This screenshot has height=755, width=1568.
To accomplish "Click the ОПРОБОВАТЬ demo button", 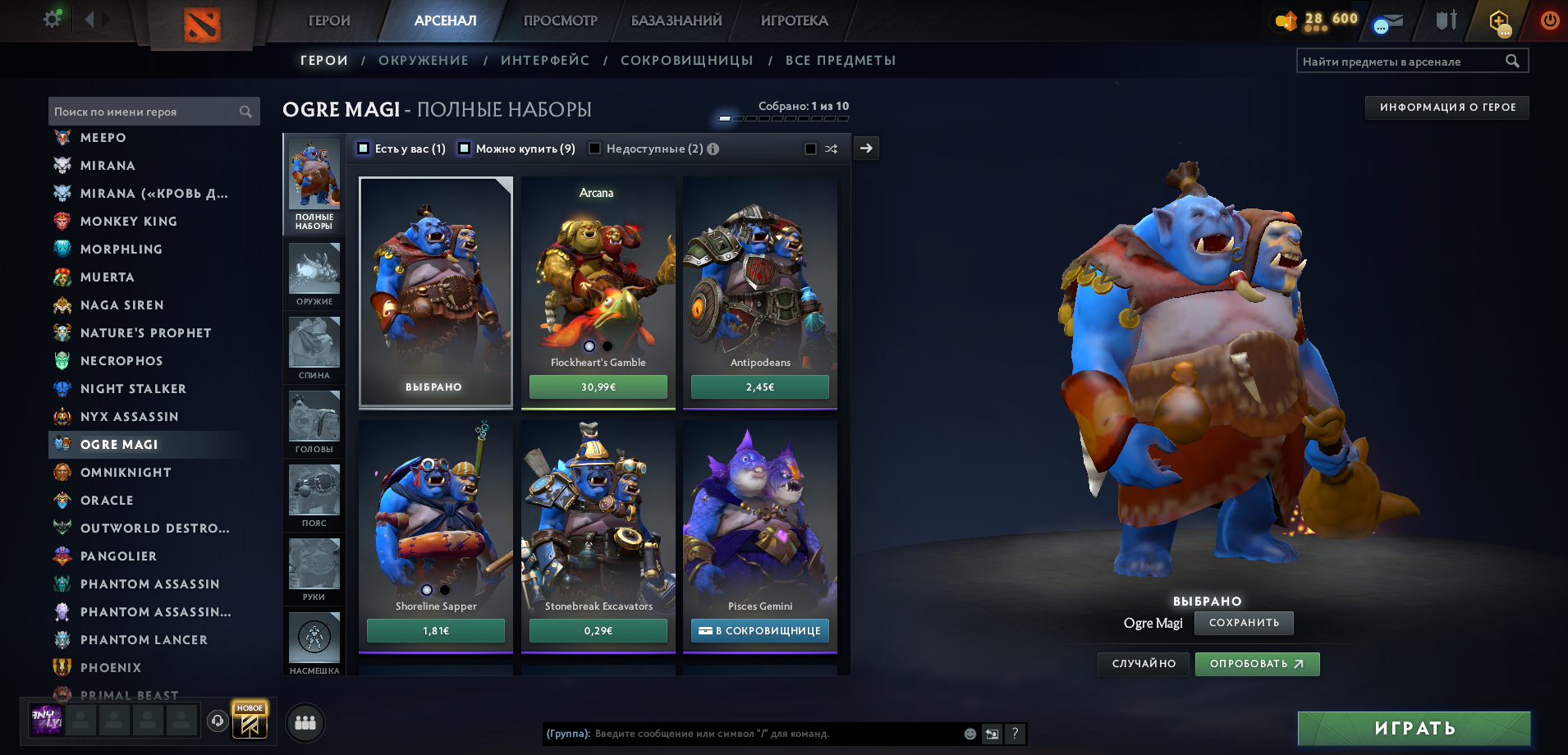I will click(x=1257, y=664).
